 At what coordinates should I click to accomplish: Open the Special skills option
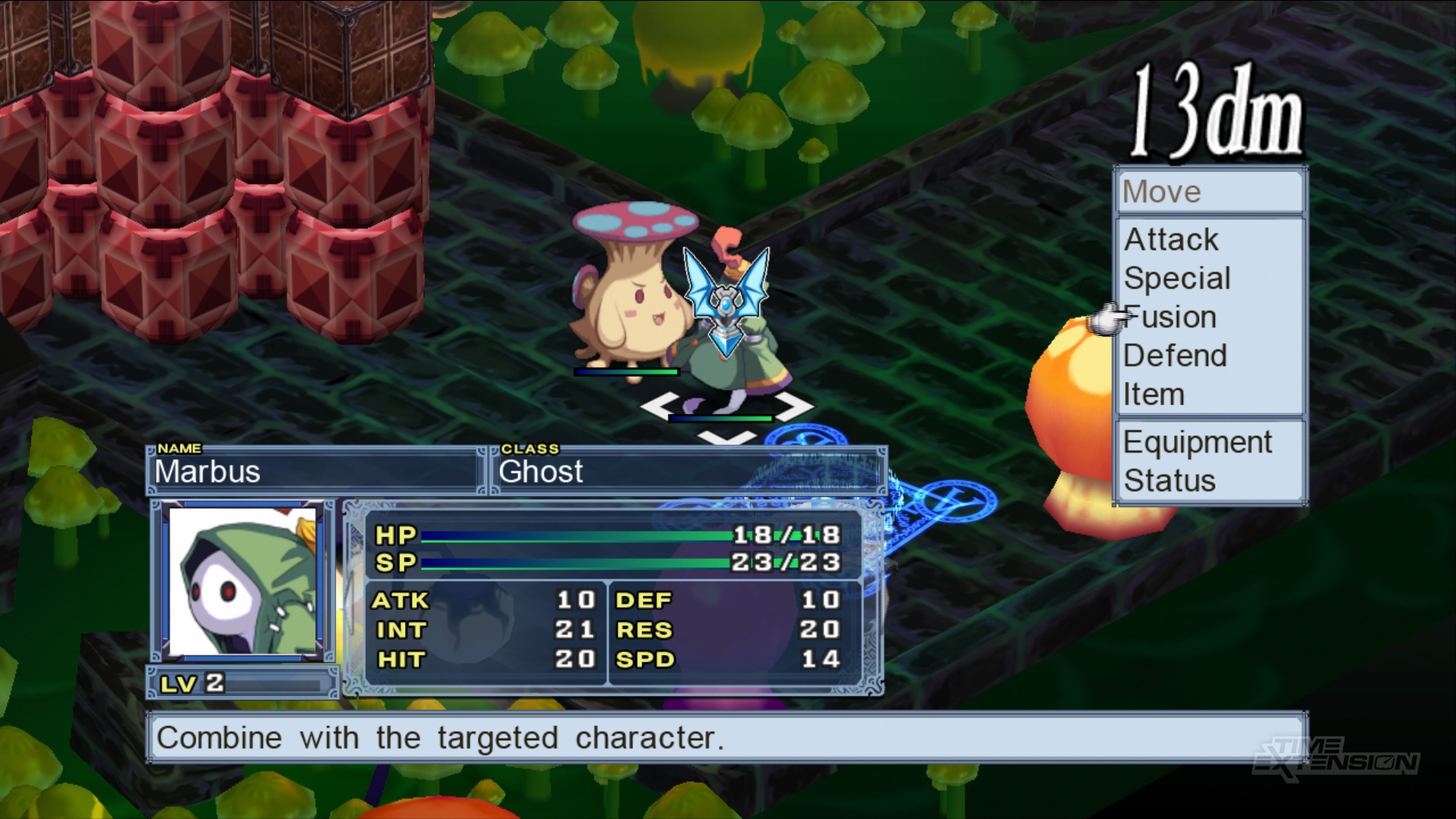click(x=1177, y=278)
